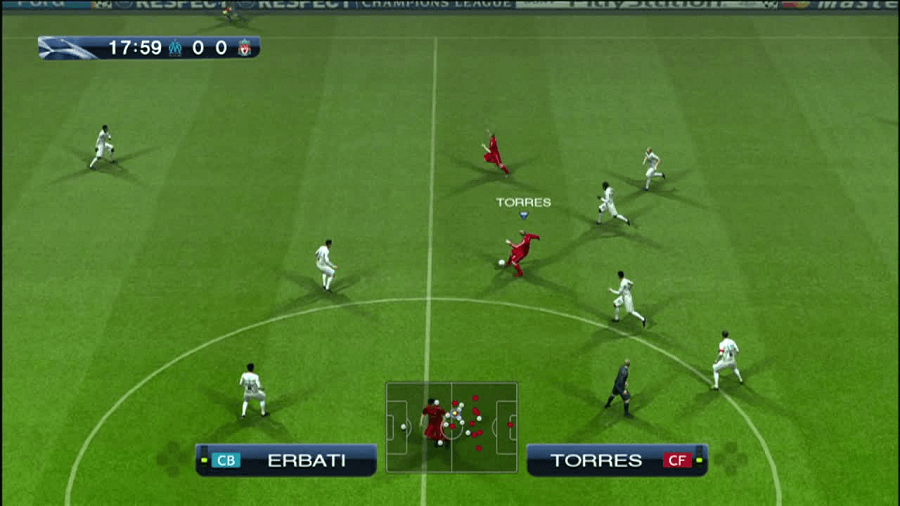Image resolution: width=900 pixels, height=506 pixels.
Task: Select the Erbati CB player panel
Action: coord(286,460)
